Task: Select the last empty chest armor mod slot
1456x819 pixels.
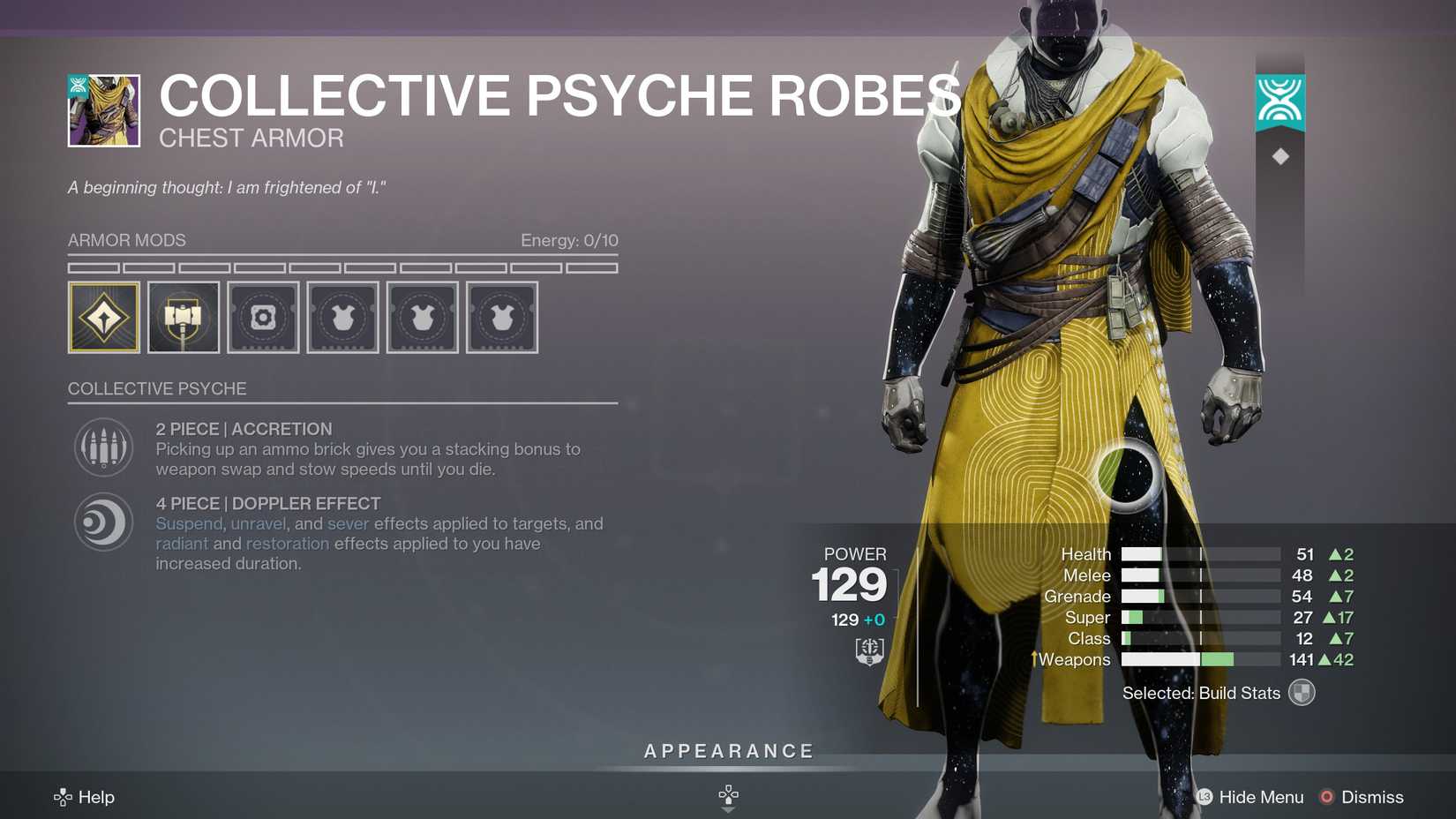Action: [x=501, y=317]
